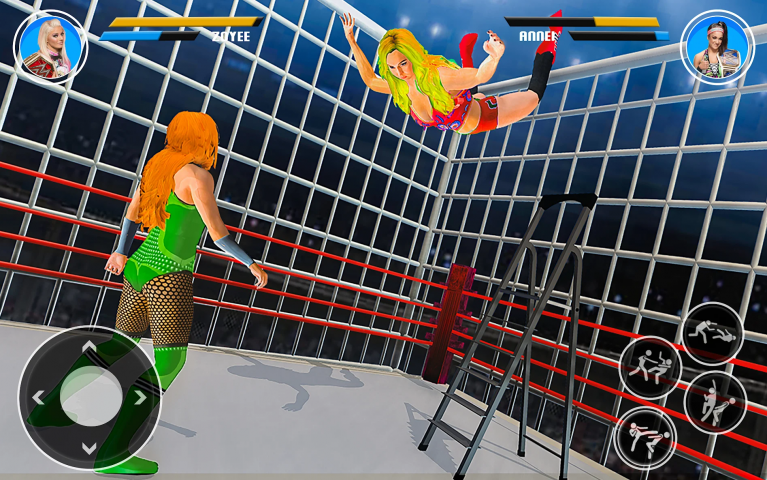767x480 pixels.
Task: Tap the joystick's down arrow
Action: [89, 447]
